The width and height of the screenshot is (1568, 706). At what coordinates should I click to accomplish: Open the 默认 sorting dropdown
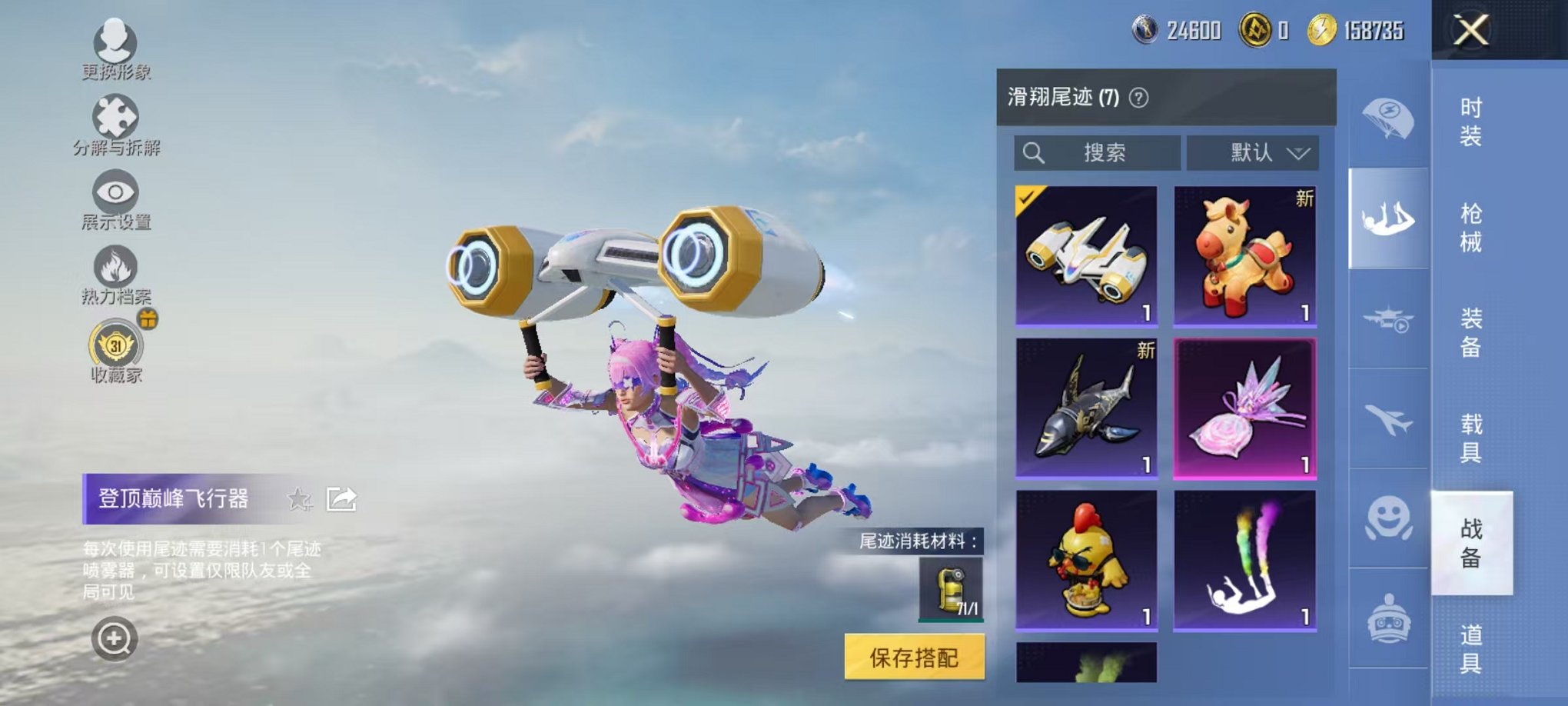click(1253, 153)
